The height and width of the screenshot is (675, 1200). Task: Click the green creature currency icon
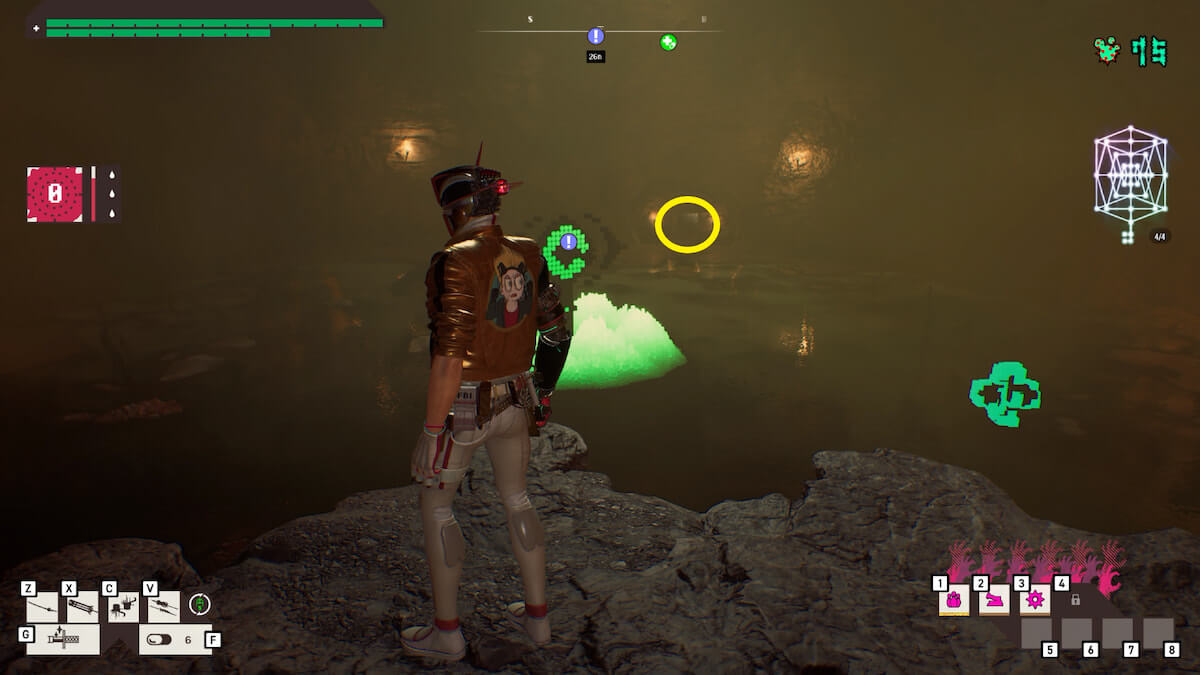1107,50
